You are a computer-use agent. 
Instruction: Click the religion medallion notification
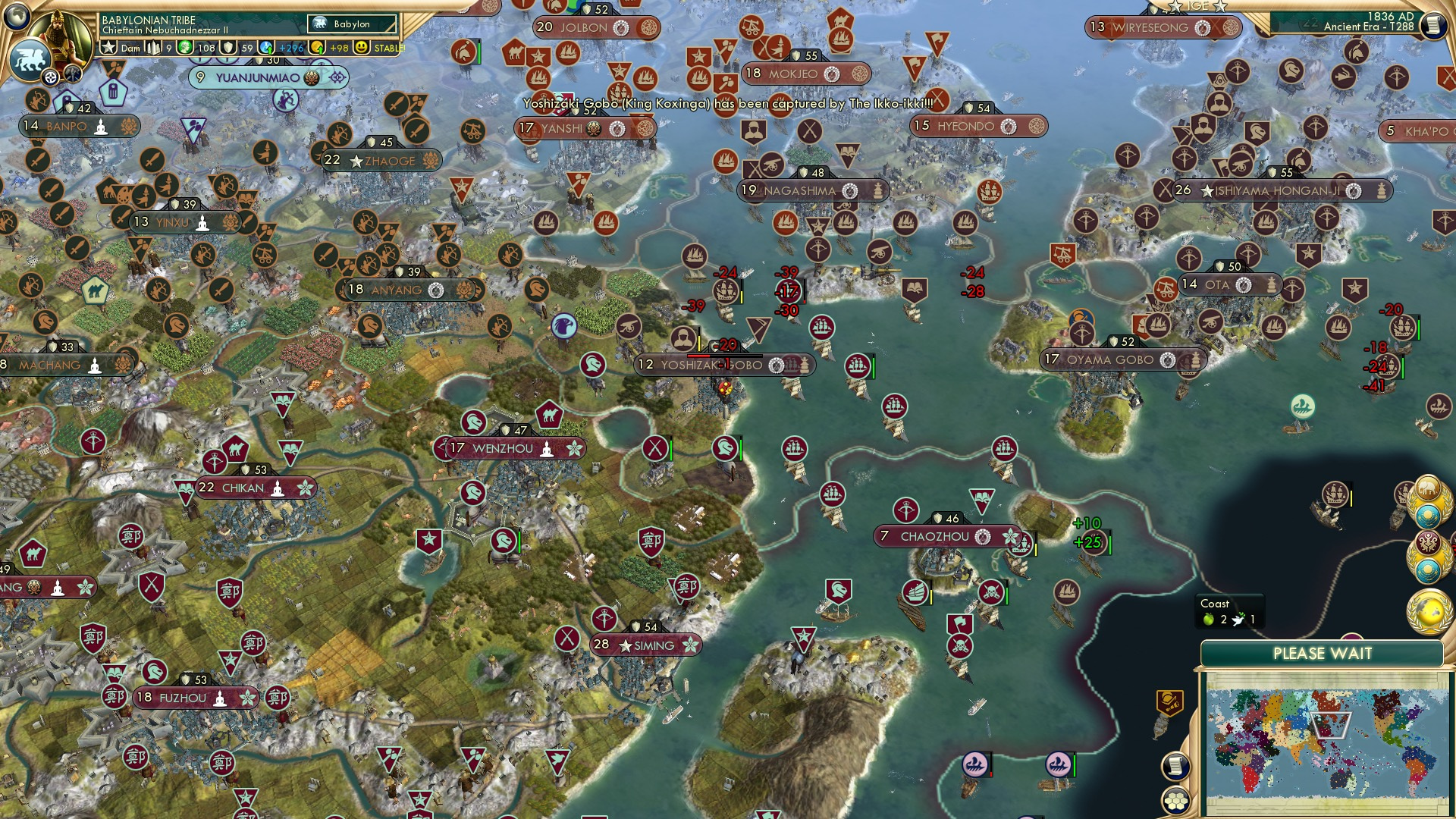point(1427,542)
